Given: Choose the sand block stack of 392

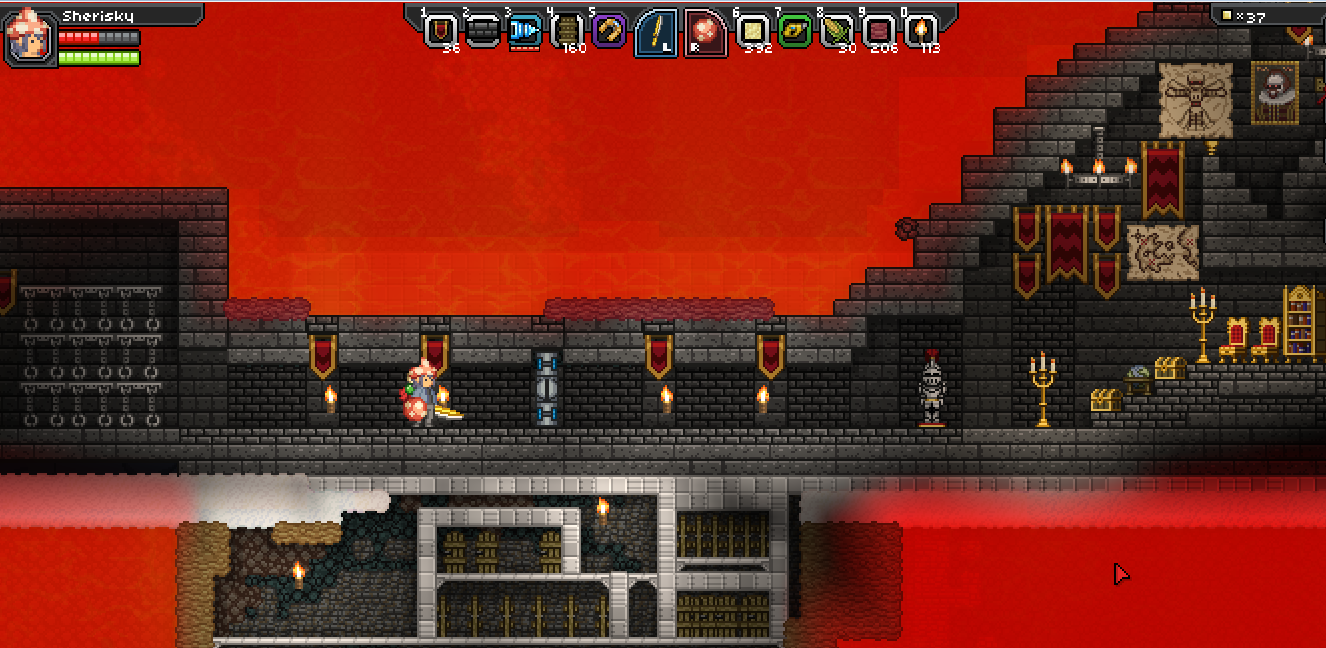Looking at the screenshot, I should point(752,31).
